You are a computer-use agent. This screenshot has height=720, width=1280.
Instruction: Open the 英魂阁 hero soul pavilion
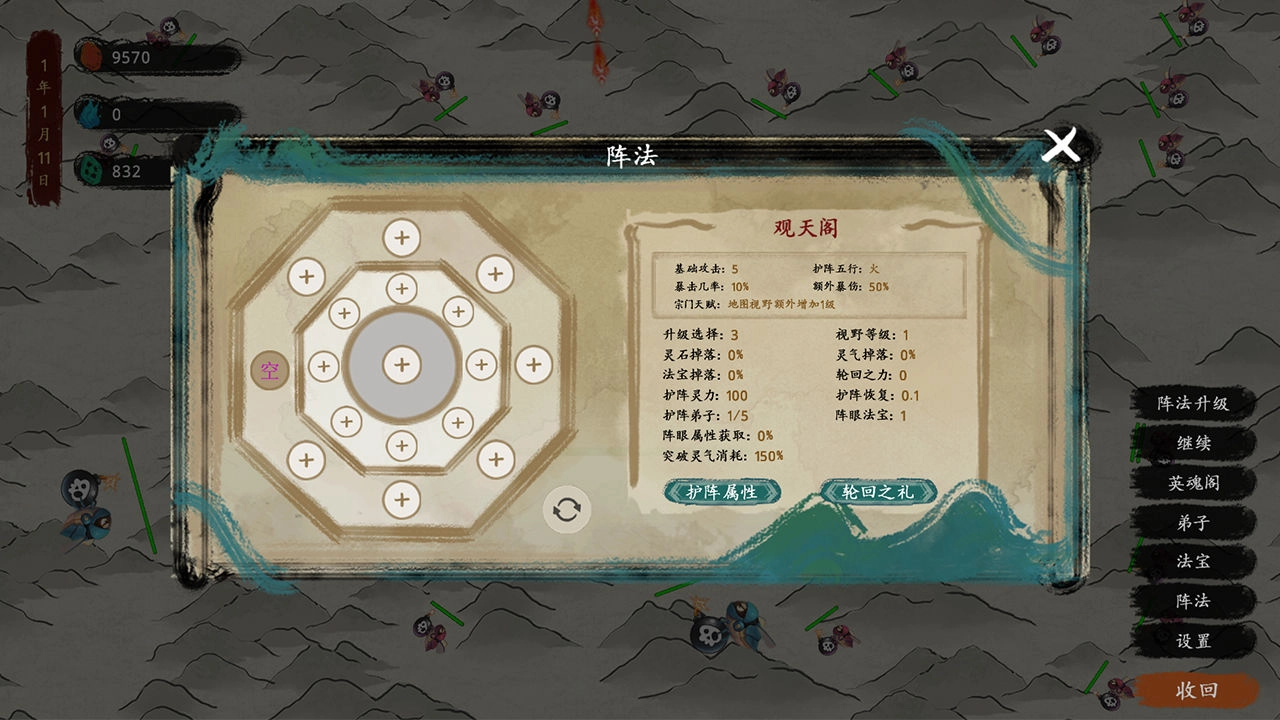pyautogui.click(x=1195, y=484)
